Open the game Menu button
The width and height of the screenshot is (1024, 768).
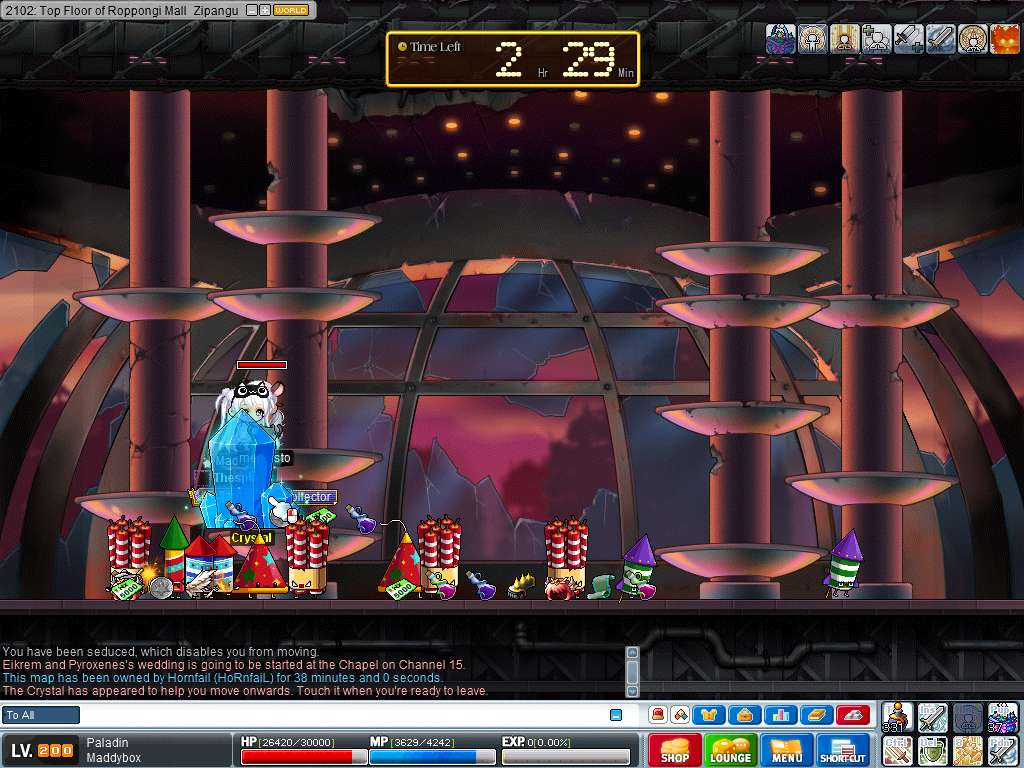[787, 750]
